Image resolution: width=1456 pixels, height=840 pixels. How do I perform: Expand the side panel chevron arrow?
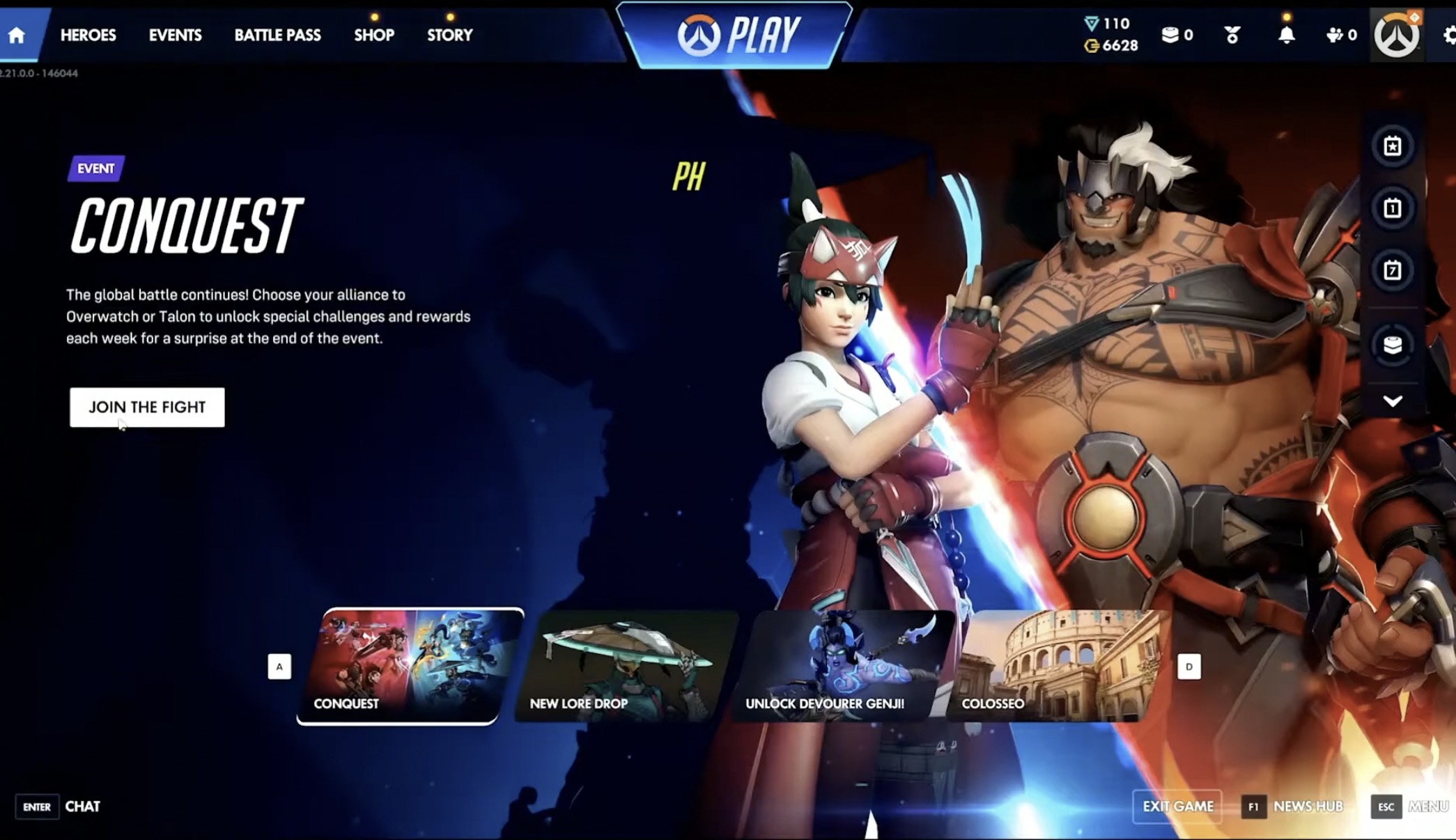(x=1392, y=401)
